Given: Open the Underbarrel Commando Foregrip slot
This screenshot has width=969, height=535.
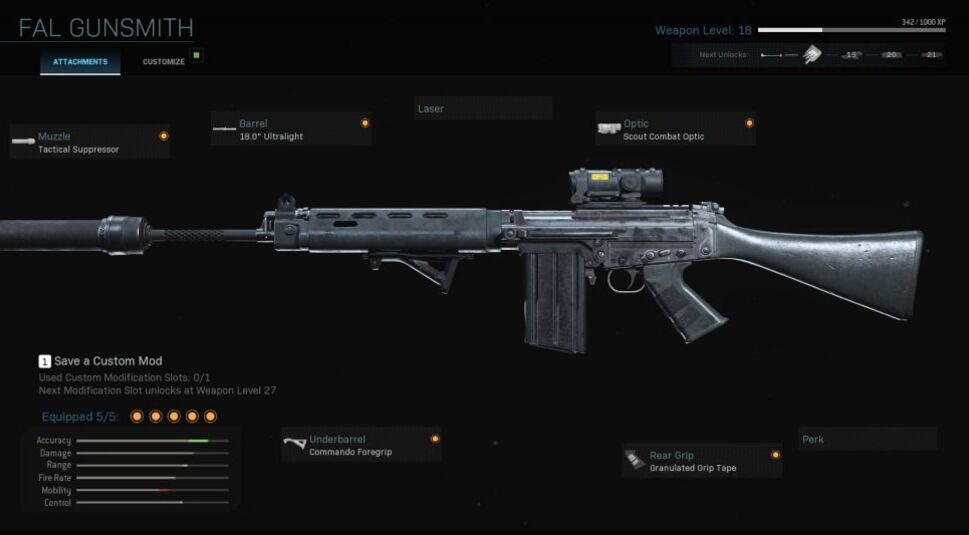Looking at the screenshot, I should (360, 445).
